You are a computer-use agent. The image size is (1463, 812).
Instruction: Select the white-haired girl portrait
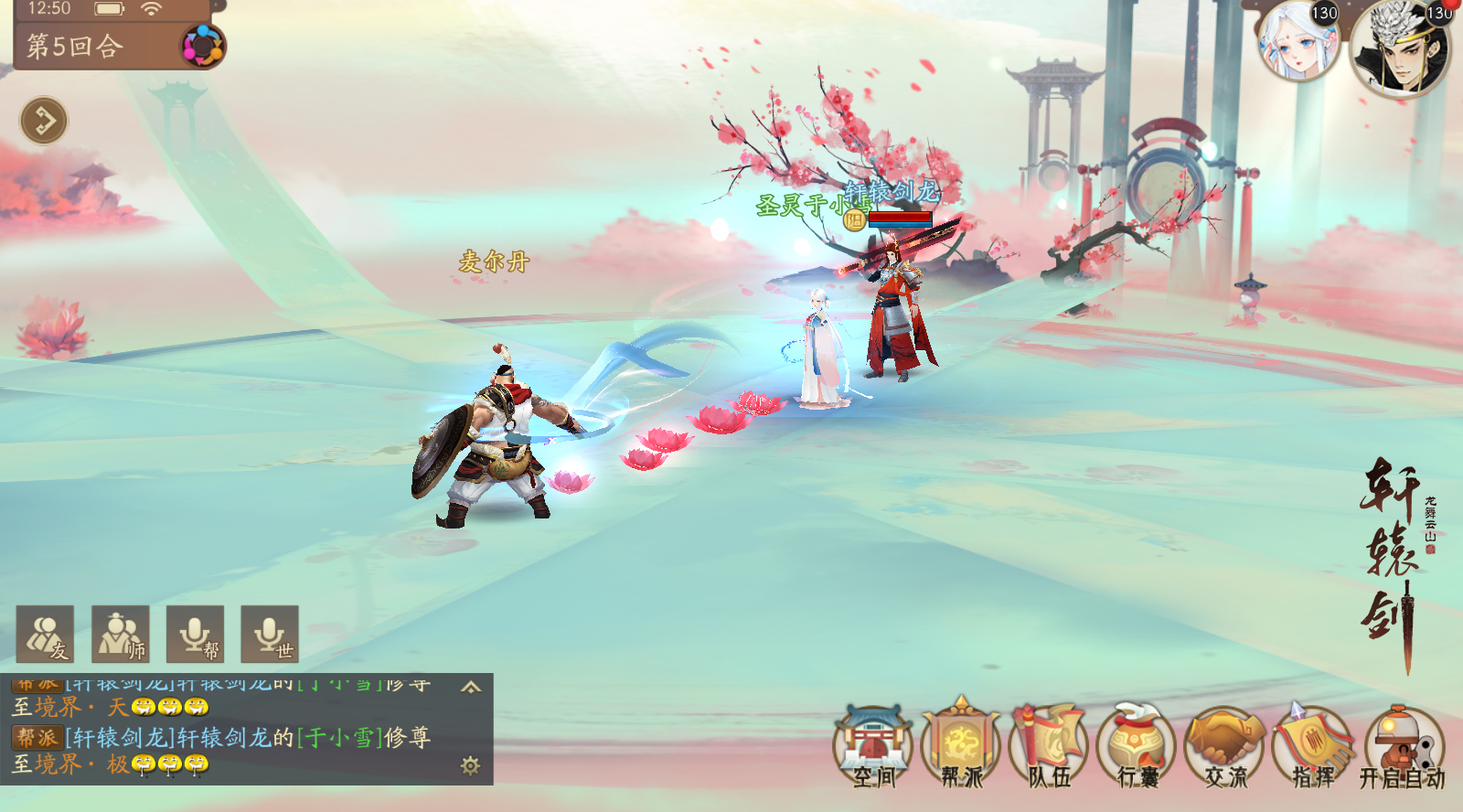click(1297, 41)
